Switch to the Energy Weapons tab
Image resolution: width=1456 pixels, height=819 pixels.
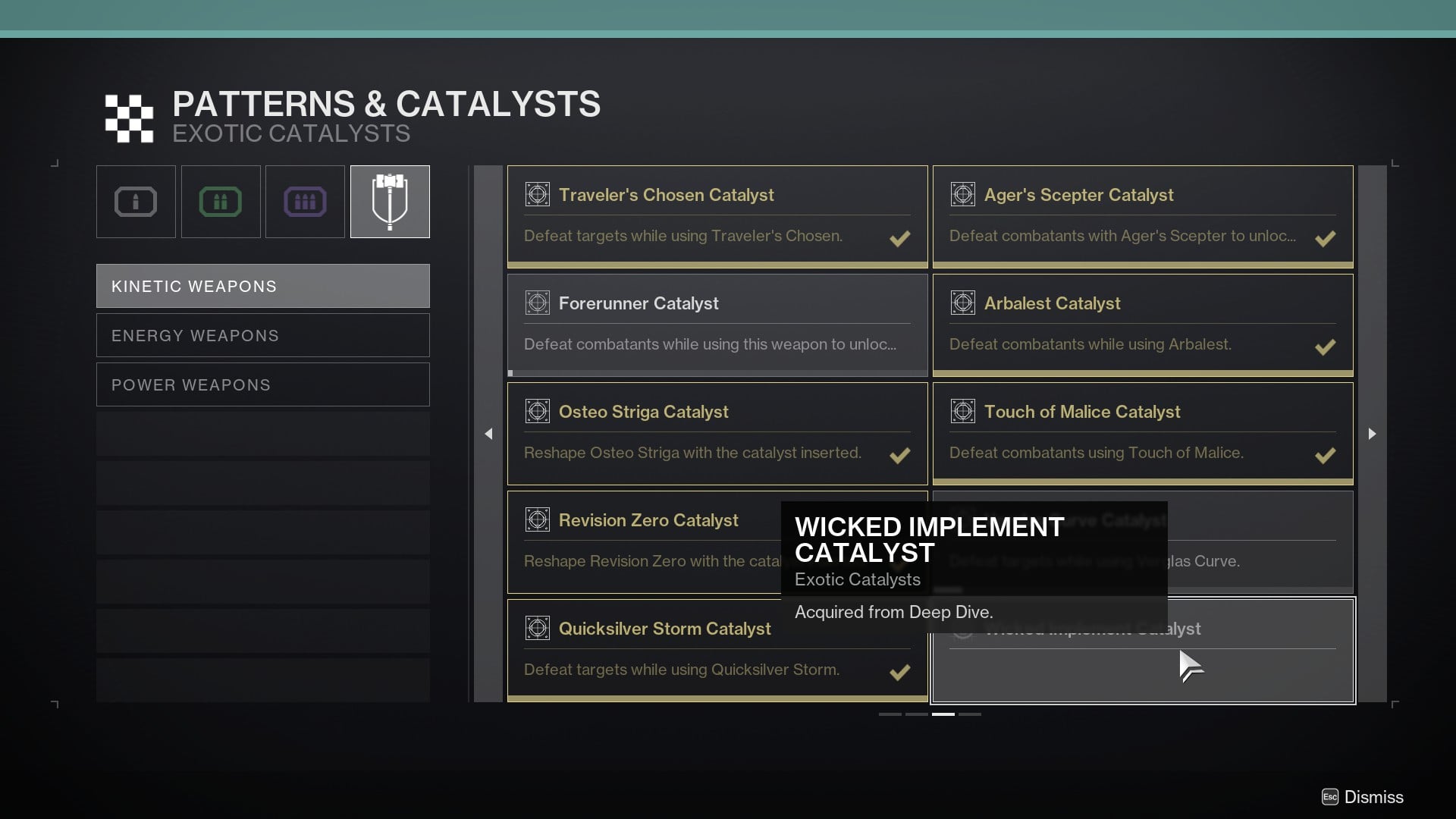[262, 334]
